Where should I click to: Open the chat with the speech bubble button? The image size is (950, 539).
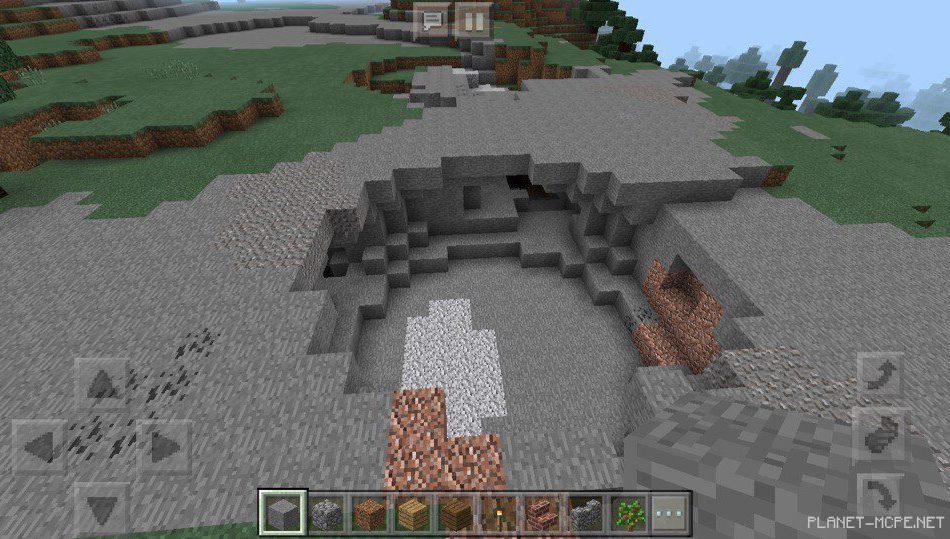433,21
